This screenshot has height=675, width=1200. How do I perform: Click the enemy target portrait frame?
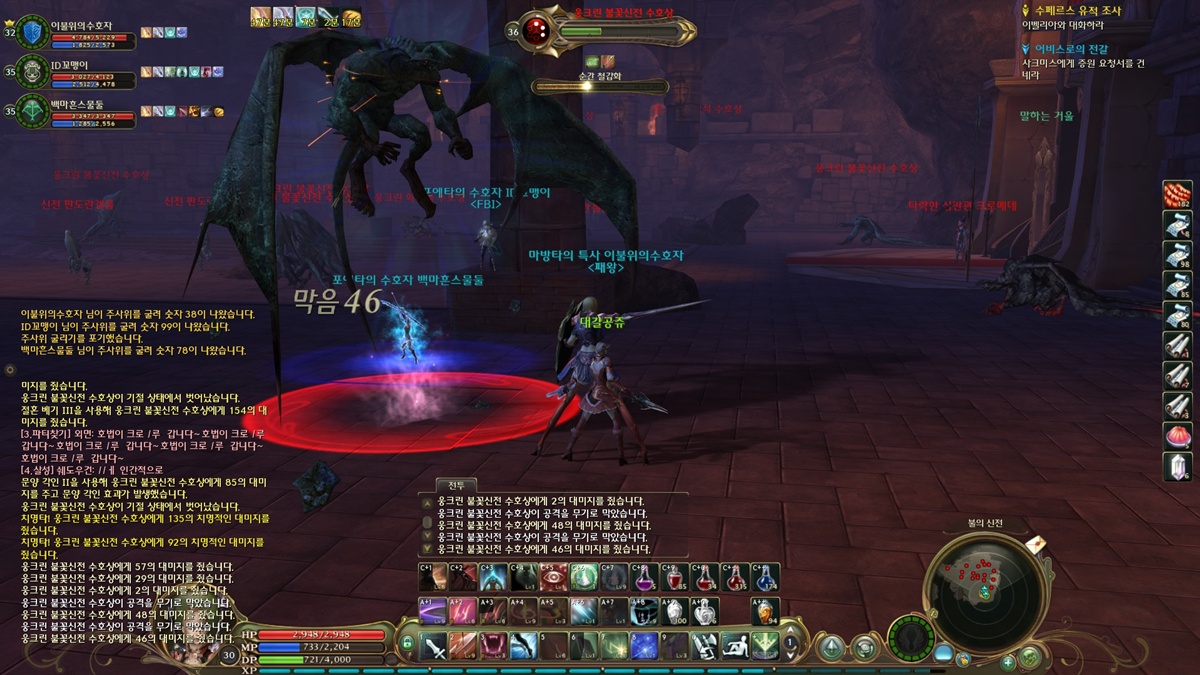(537, 30)
